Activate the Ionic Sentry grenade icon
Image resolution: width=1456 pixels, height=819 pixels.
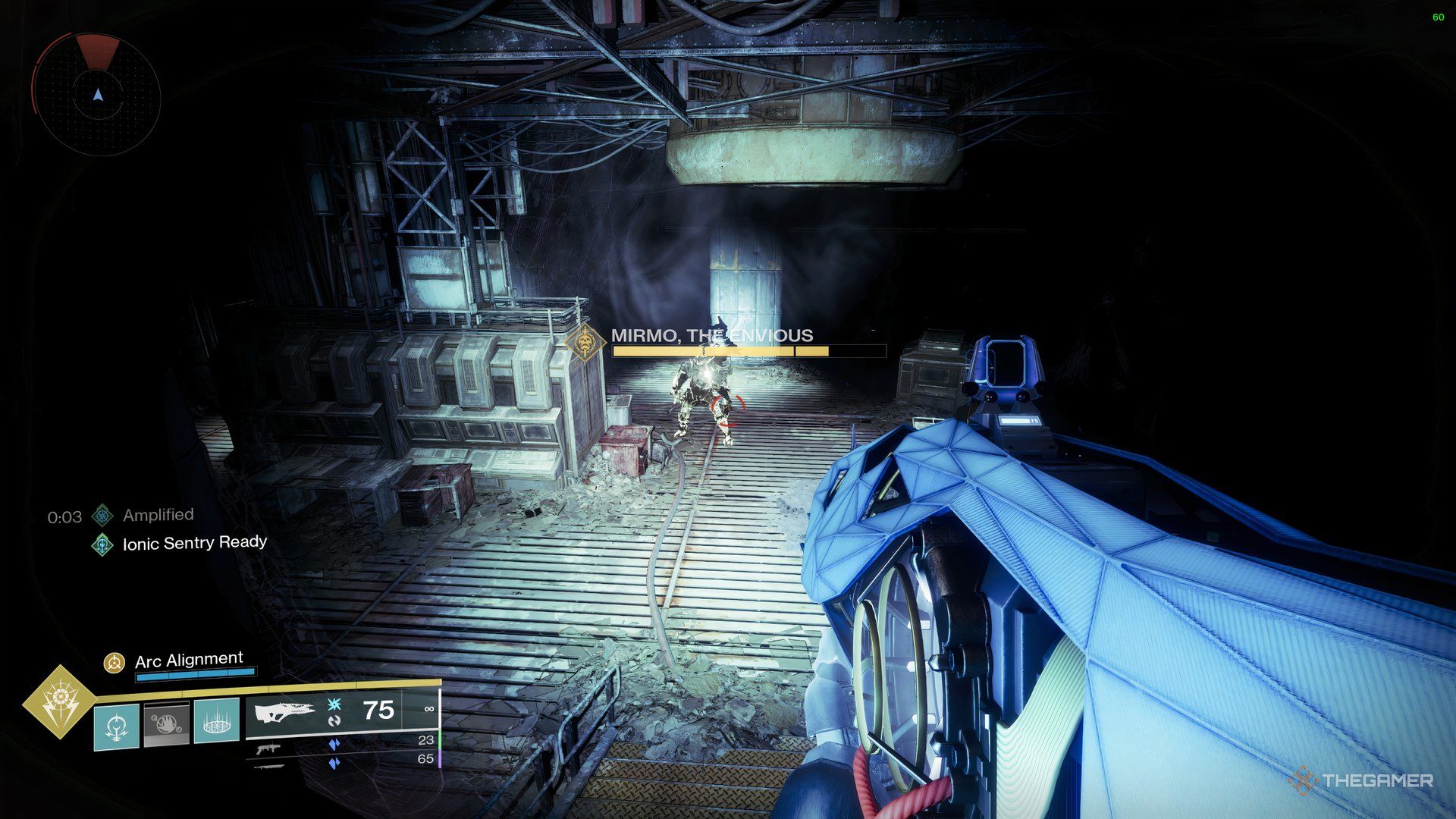pos(117,725)
